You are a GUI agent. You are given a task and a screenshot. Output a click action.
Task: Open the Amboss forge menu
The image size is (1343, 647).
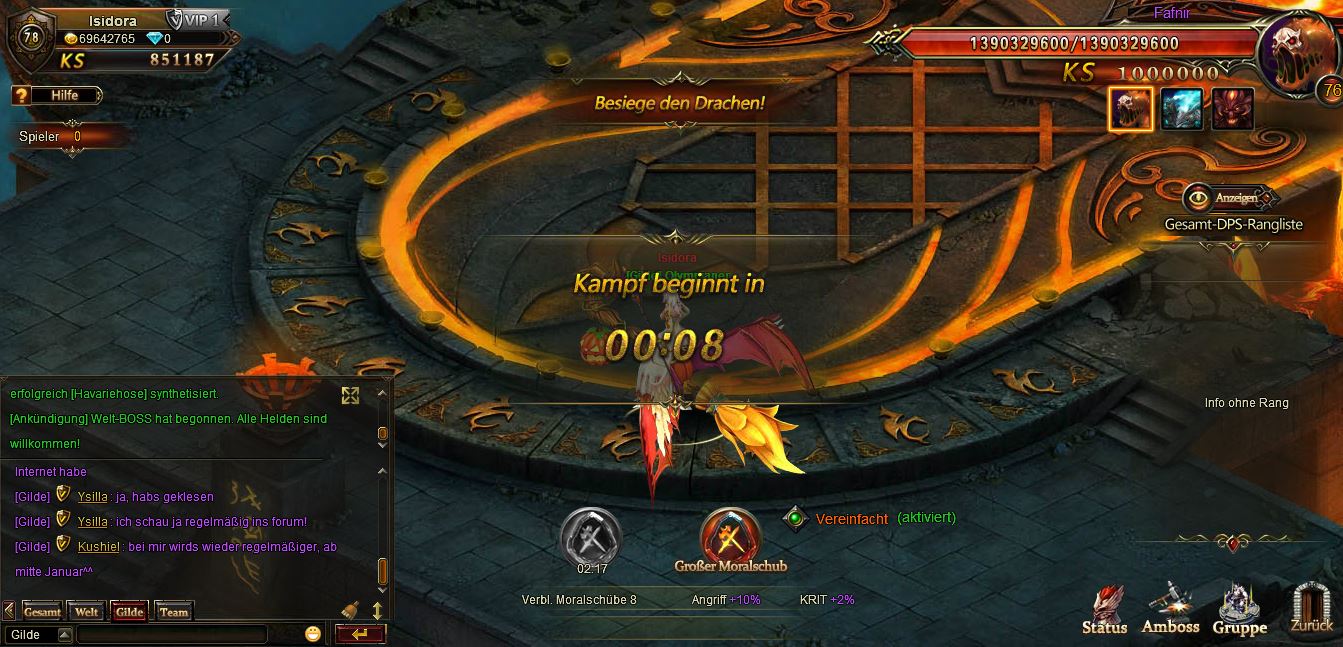[1170, 610]
